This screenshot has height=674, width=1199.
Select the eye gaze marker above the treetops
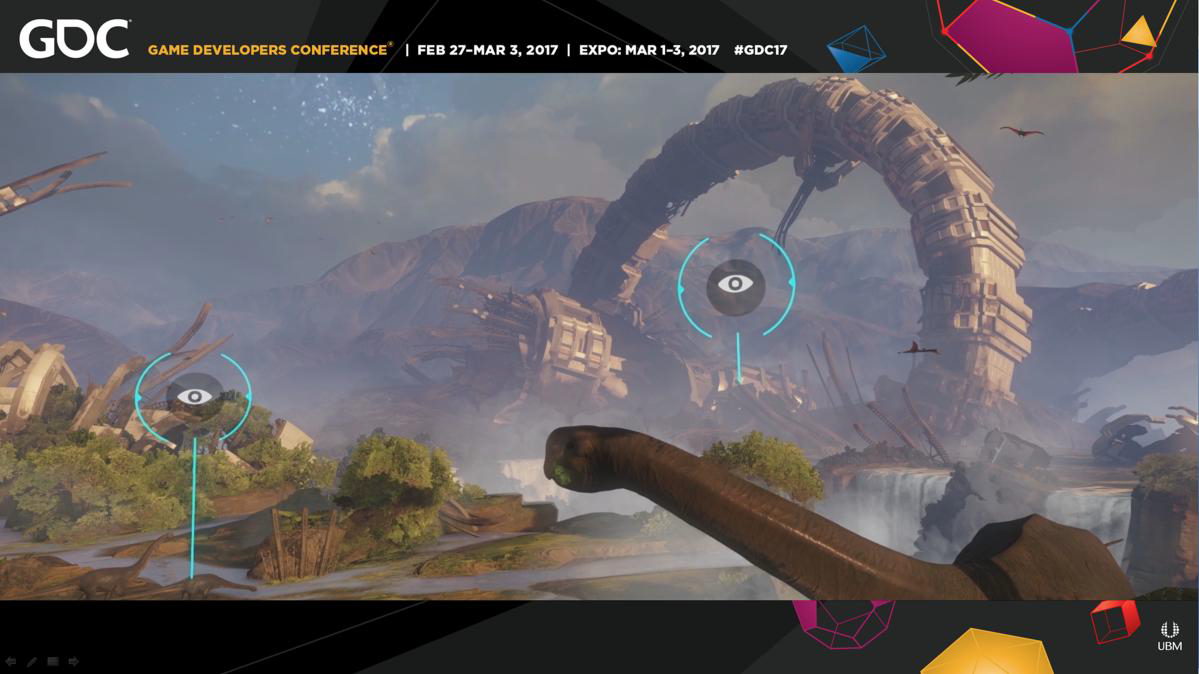pos(194,396)
